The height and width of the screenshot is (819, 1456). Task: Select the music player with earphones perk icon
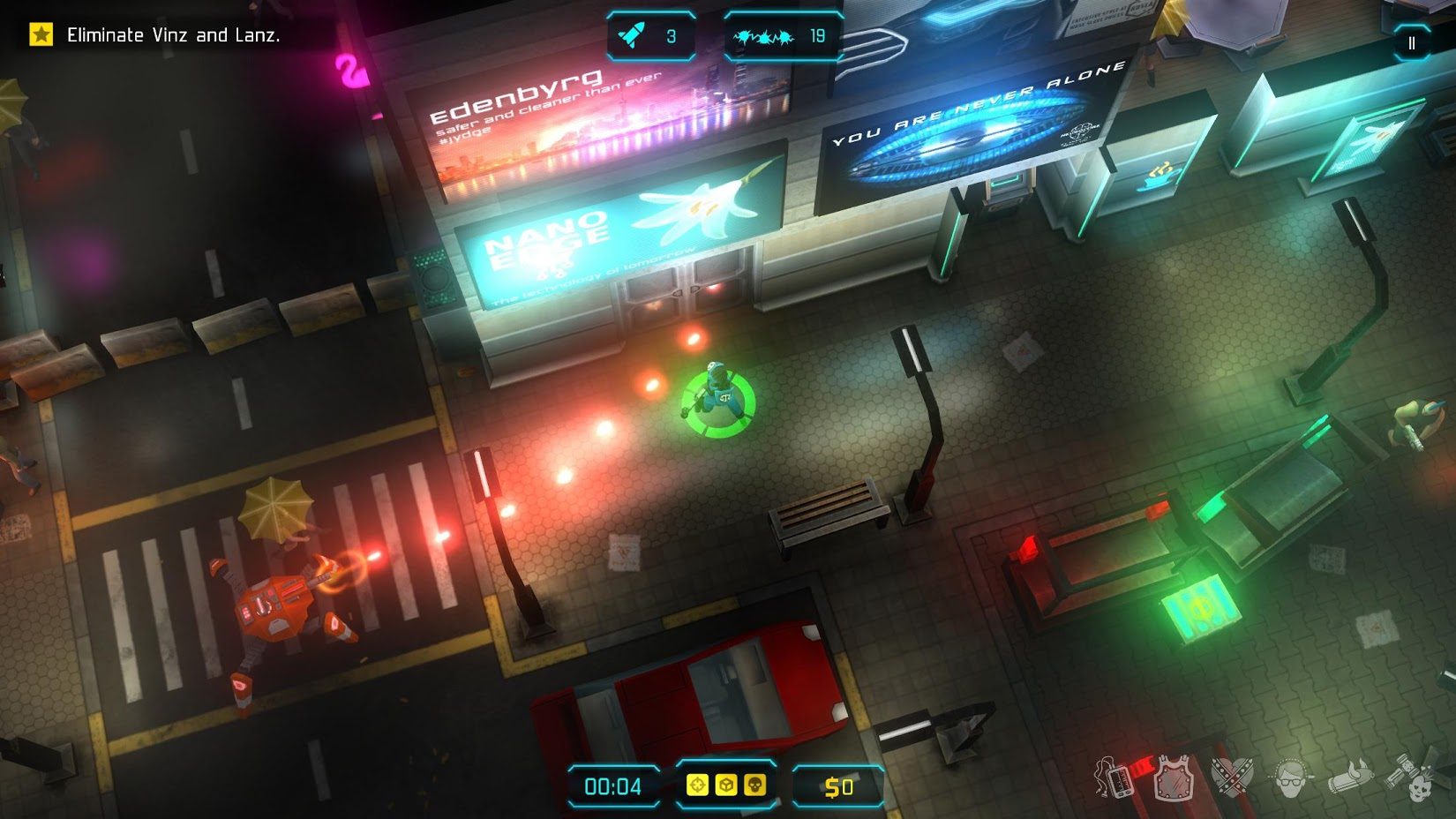click(1113, 778)
